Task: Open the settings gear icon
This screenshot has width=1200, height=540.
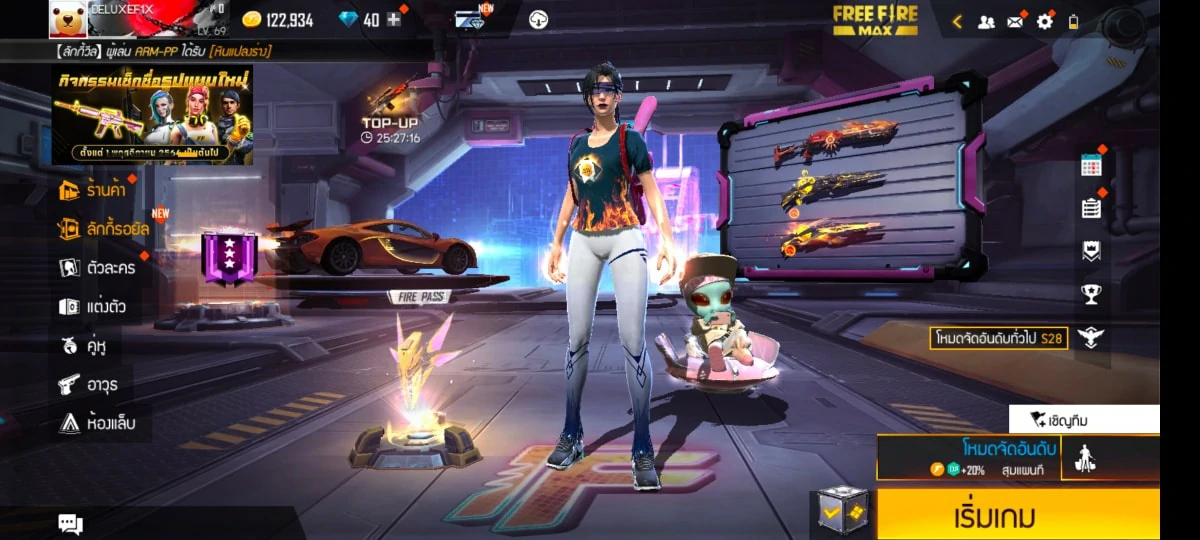Action: (1044, 21)
